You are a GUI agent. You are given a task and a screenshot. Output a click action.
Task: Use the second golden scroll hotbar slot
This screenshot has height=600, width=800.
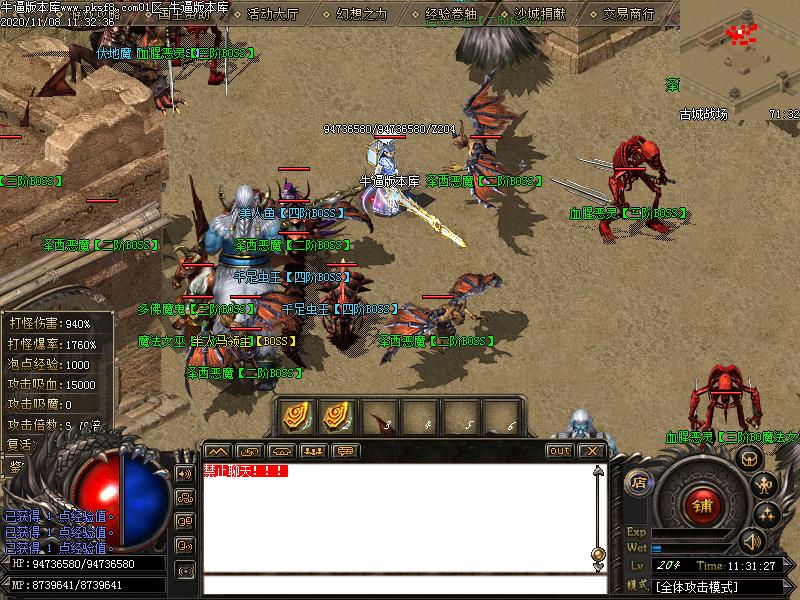[x=338, y=416]
